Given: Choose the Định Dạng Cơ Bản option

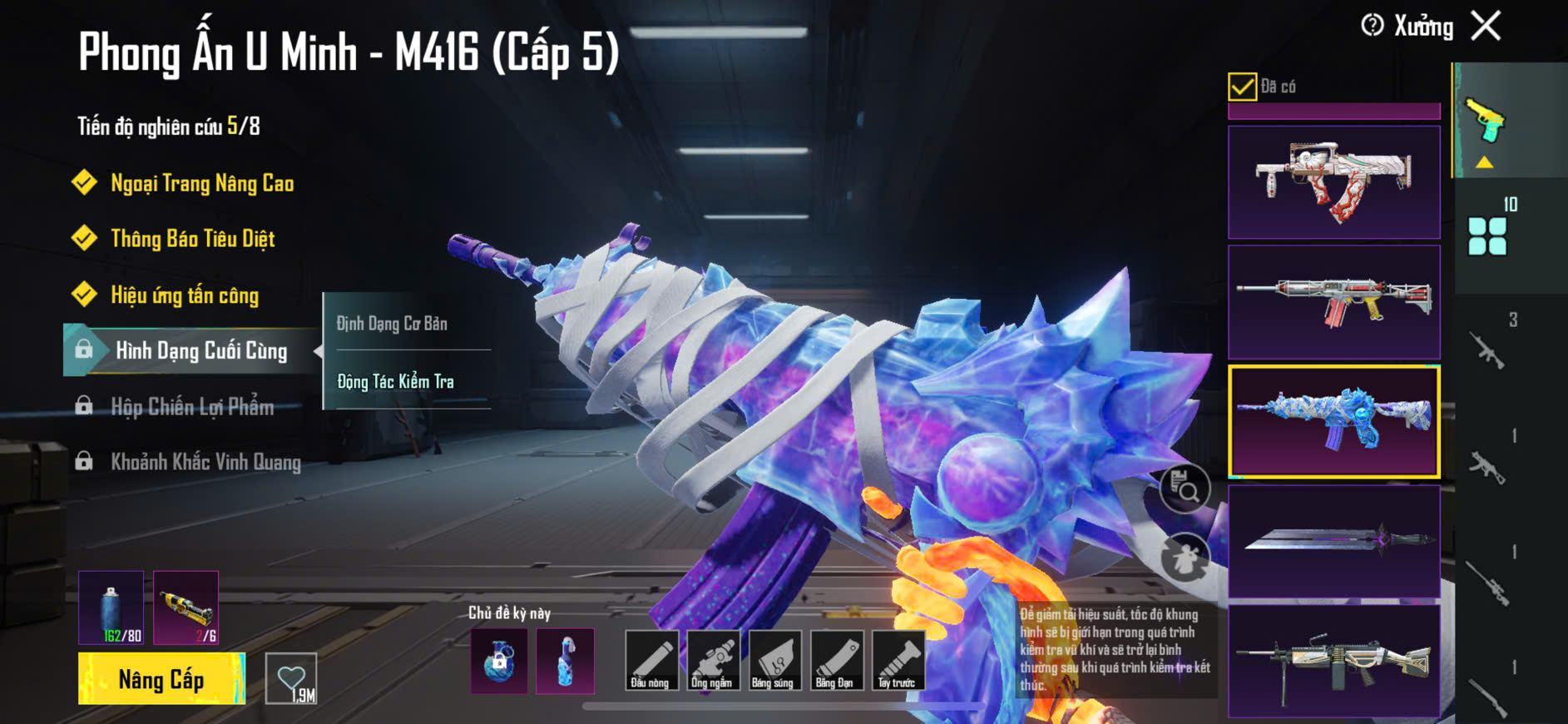Looking at the screenshot, I should coord(392,324).
